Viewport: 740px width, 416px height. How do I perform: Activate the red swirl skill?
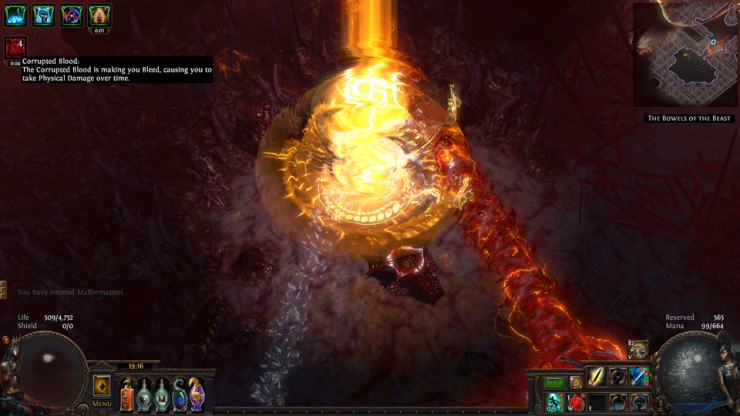tap(575, 402)
